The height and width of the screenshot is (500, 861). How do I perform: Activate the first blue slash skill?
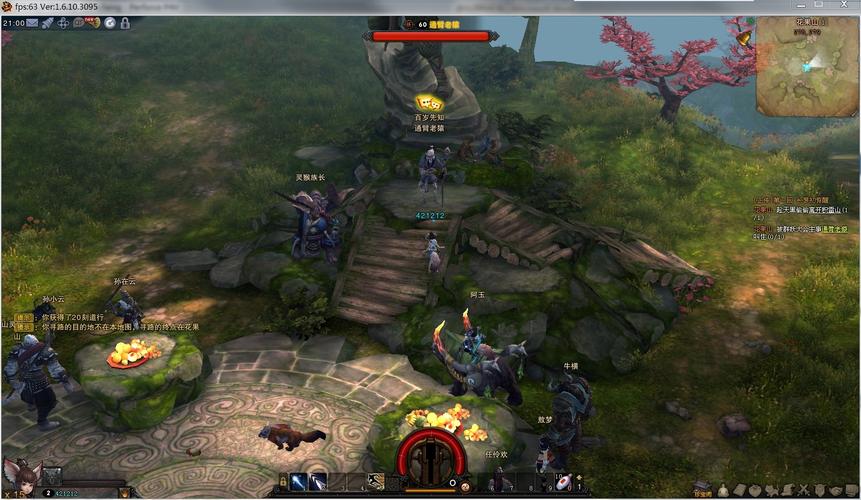pyautogui.click(x=299, y=483)
